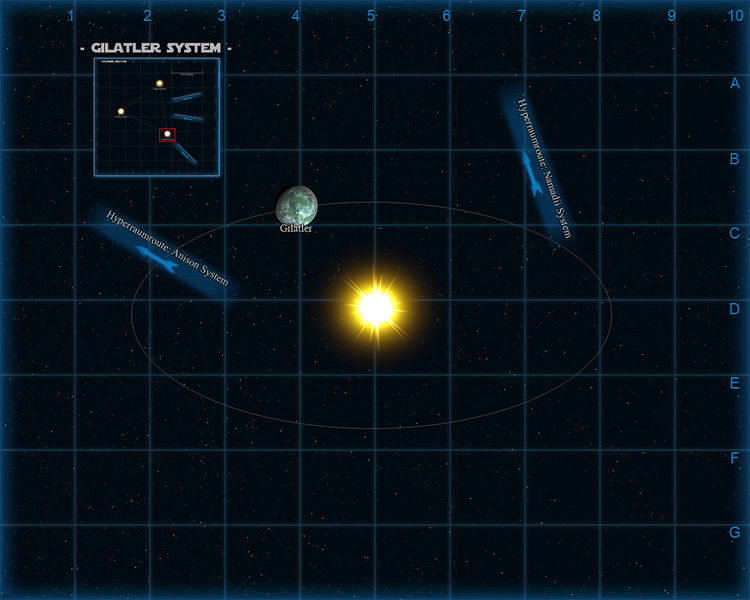
Task: Follow the hyperspace route to Anison System
Action: (165, 254)
